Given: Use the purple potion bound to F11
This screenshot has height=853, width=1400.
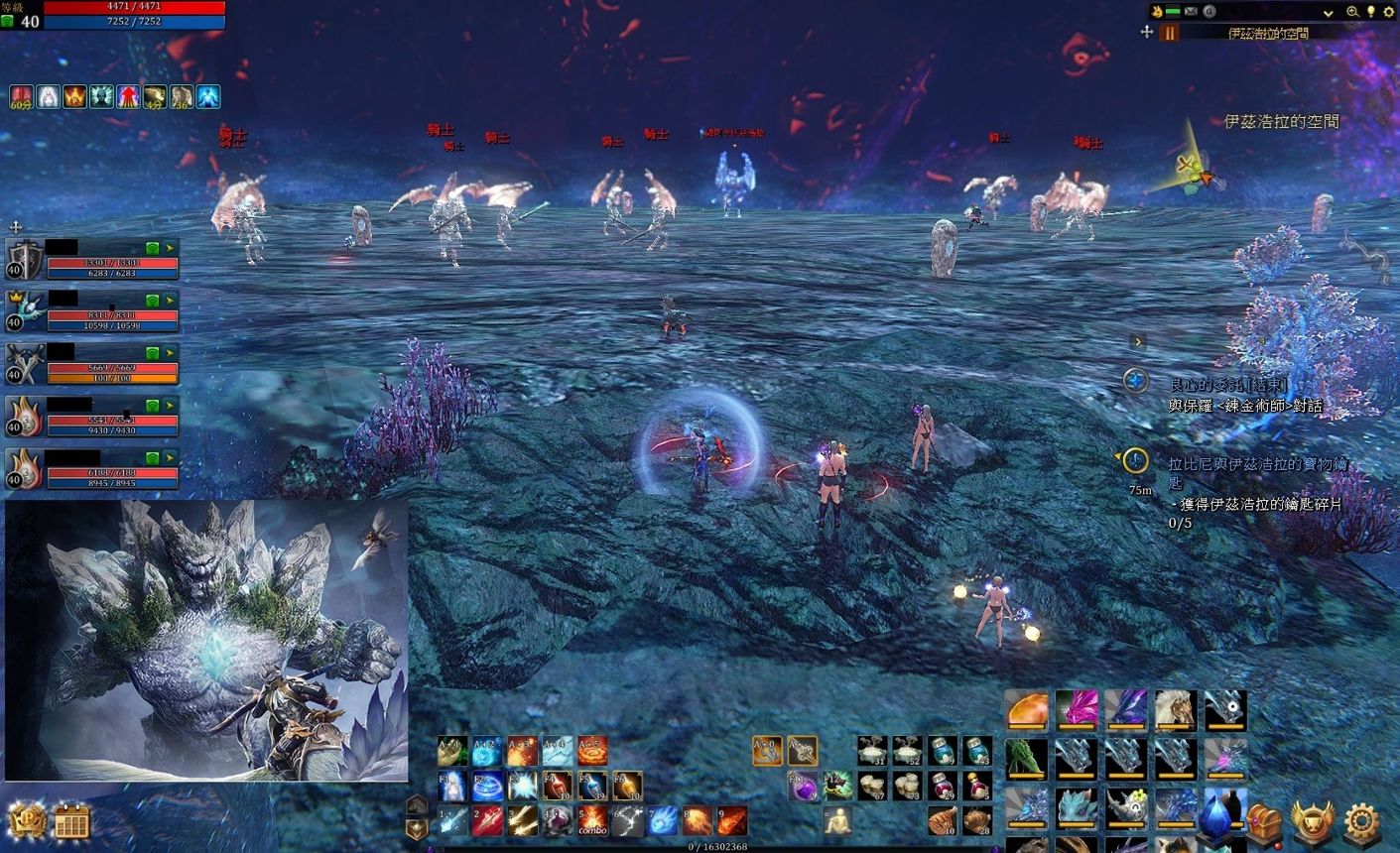Looking at the screenshot, I should click(803, 787).
